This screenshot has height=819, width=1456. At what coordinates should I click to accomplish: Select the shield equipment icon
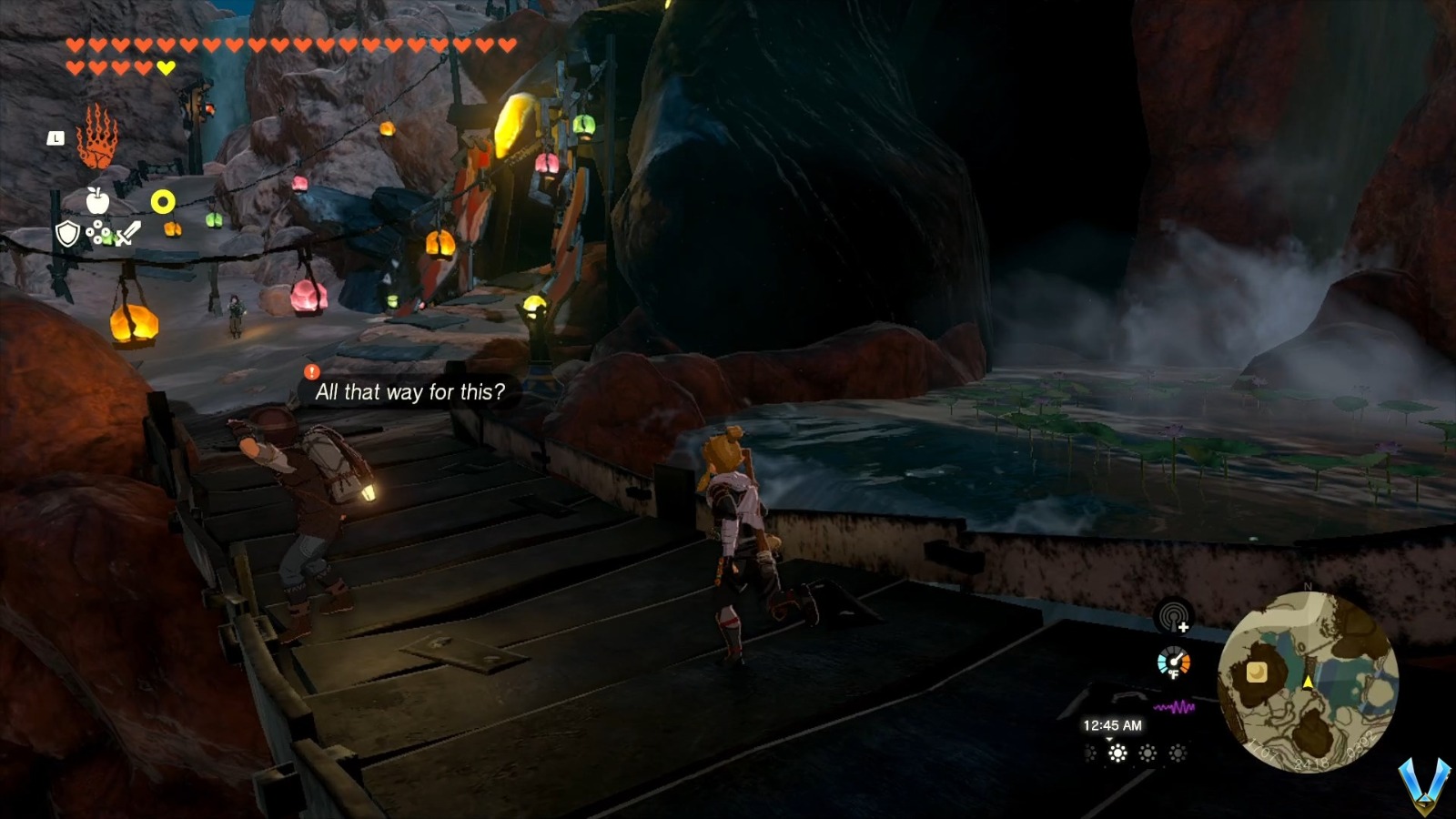[x=68, y=234]
